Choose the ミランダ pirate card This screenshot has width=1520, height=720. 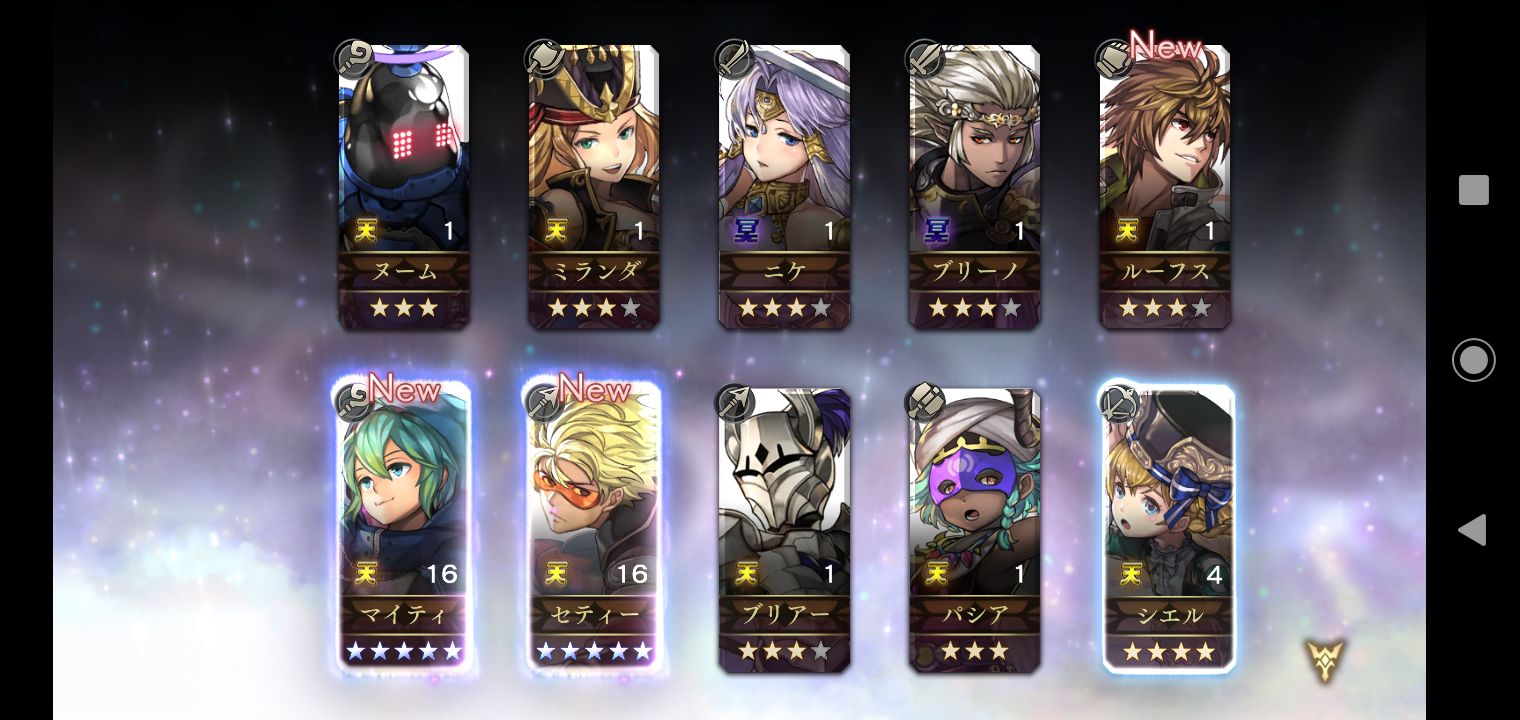pyautogui.click(x=594, y=186)
